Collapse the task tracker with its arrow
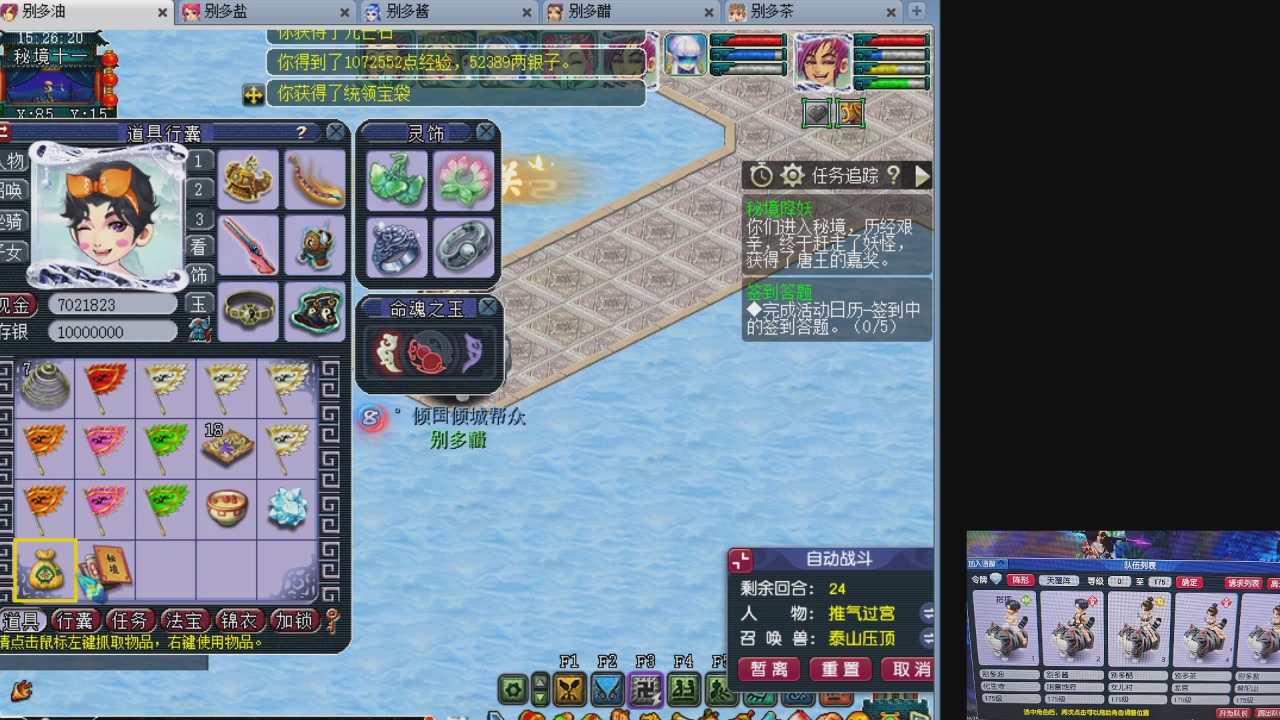The height and width of the screenshot is (720, 1280). pos(922,176)
